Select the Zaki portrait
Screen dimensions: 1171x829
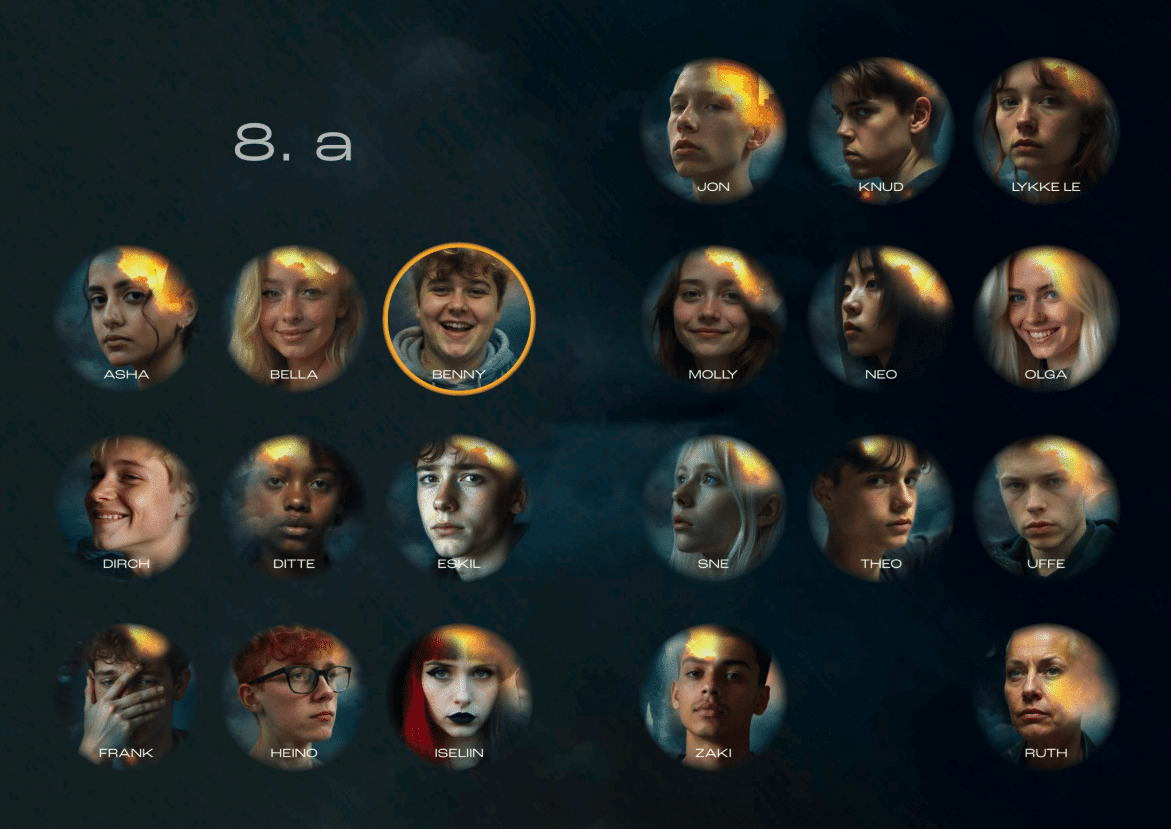coord(713,694)
